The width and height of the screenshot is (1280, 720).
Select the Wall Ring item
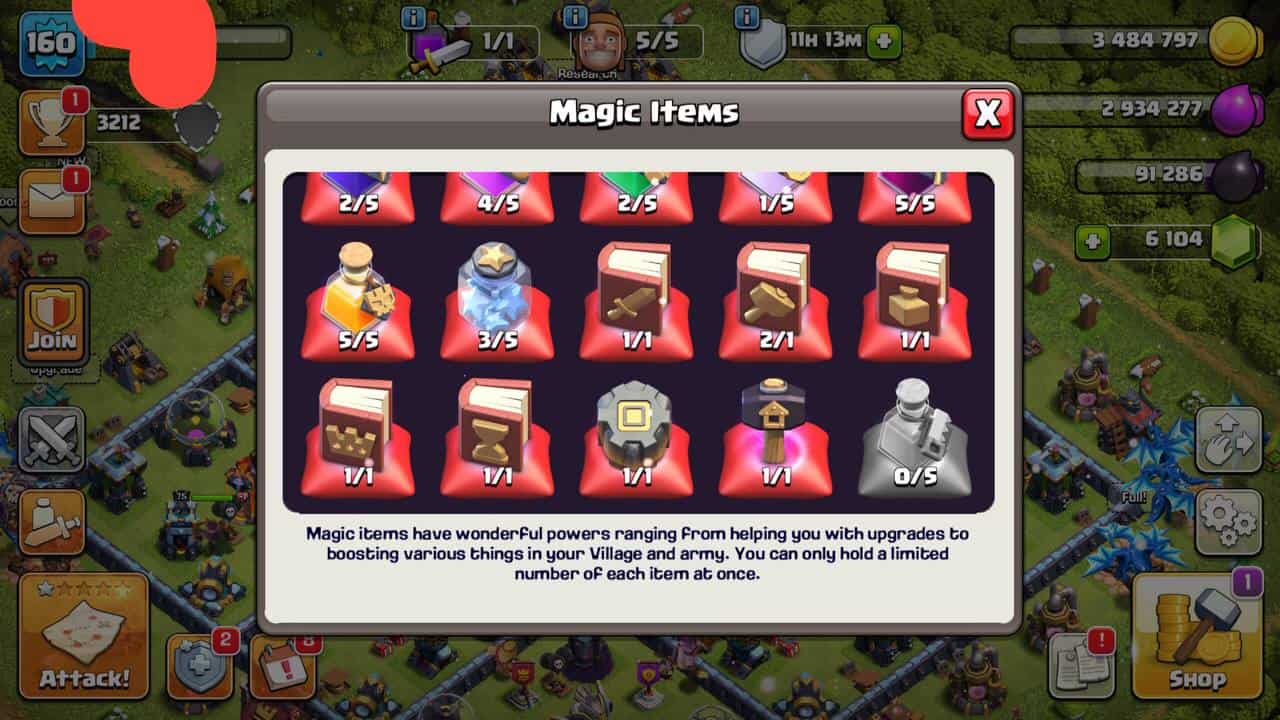(637, 437)
